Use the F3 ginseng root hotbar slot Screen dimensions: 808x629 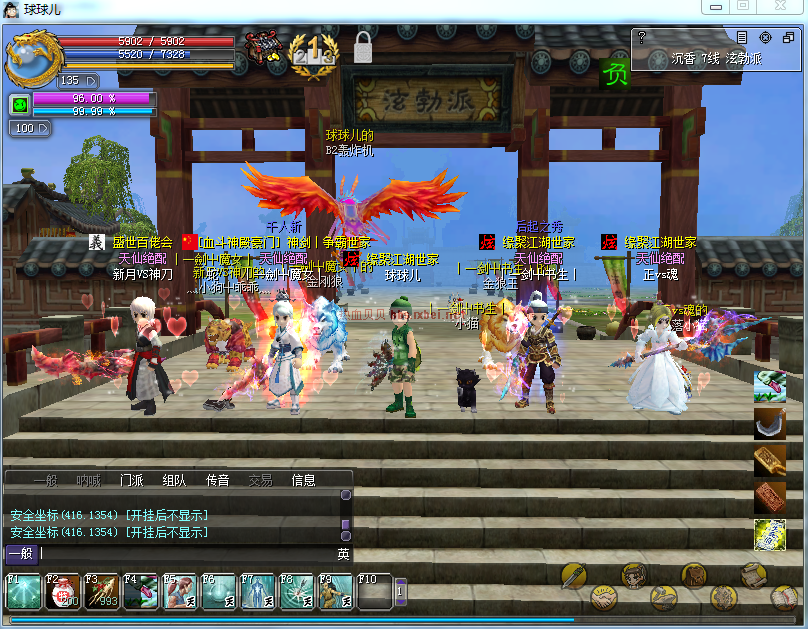(x=102, y=592)
